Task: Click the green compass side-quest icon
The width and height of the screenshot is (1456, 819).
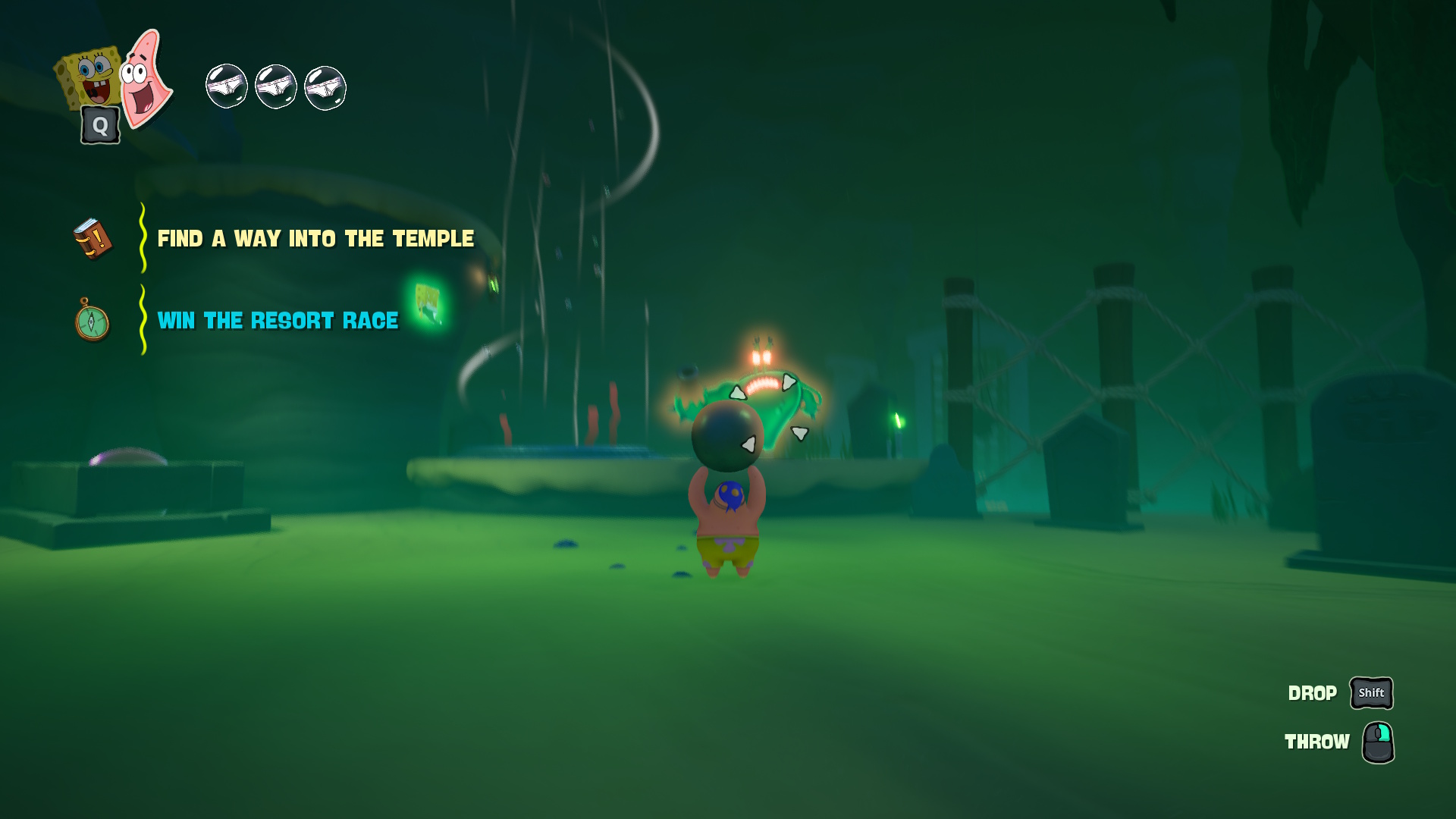Action: (92, 321)
